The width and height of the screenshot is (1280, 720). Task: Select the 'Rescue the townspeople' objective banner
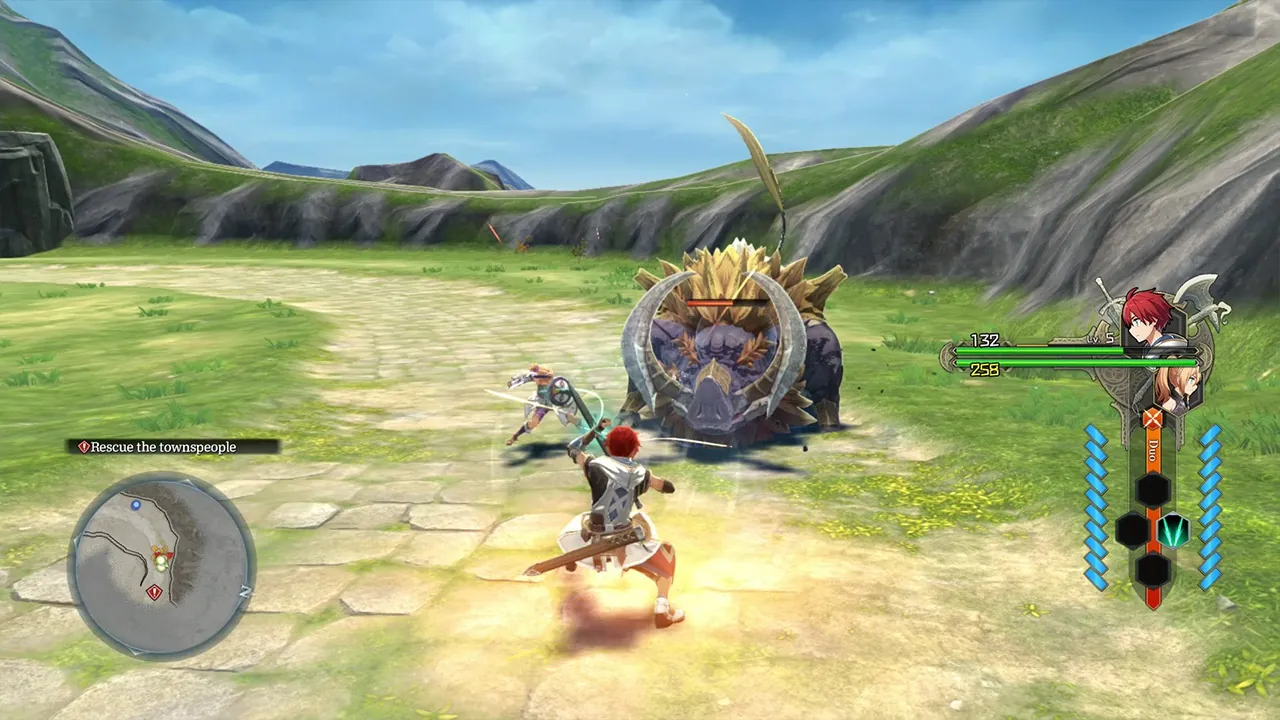(x=164, y=446)
